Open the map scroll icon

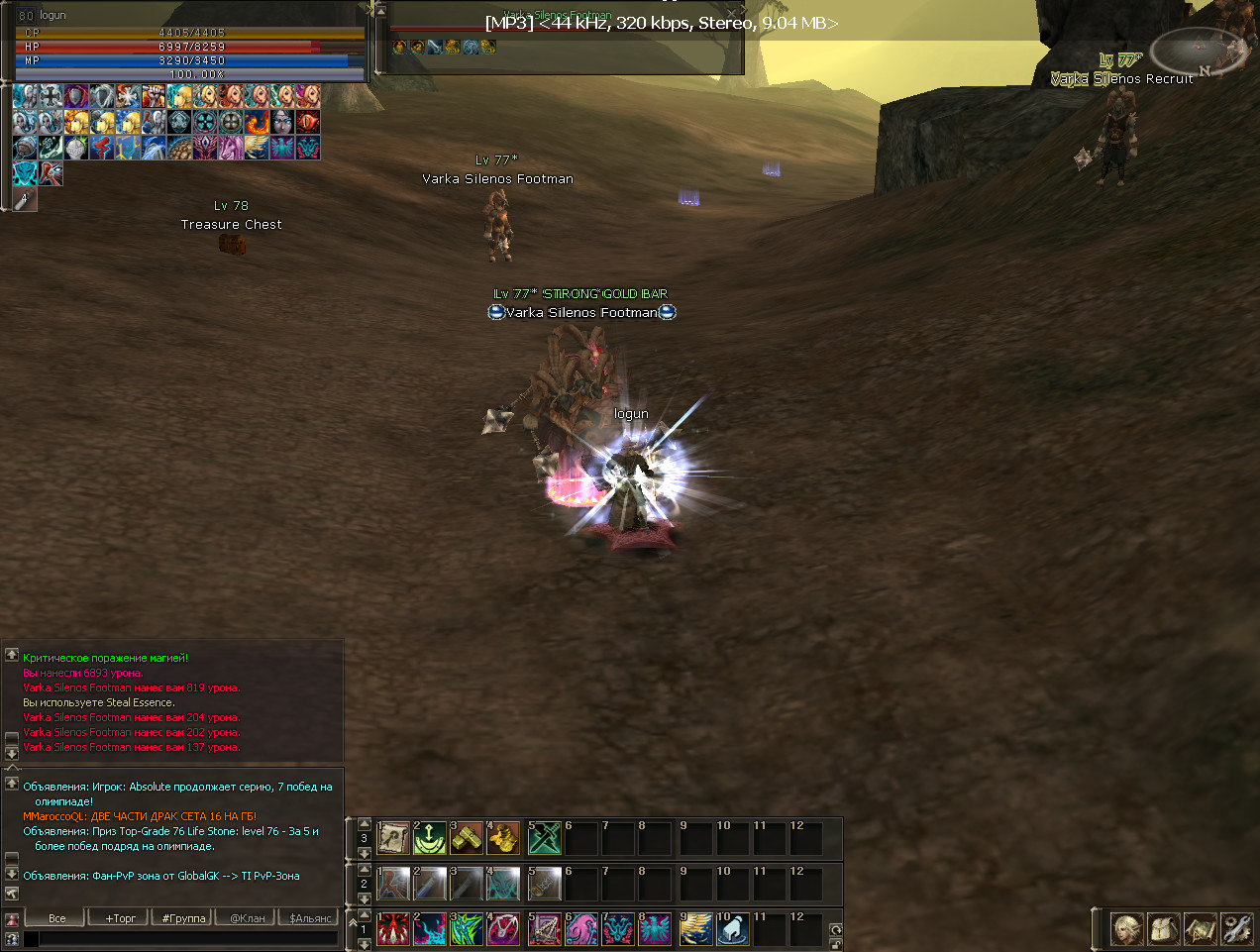coord(1201,929)
